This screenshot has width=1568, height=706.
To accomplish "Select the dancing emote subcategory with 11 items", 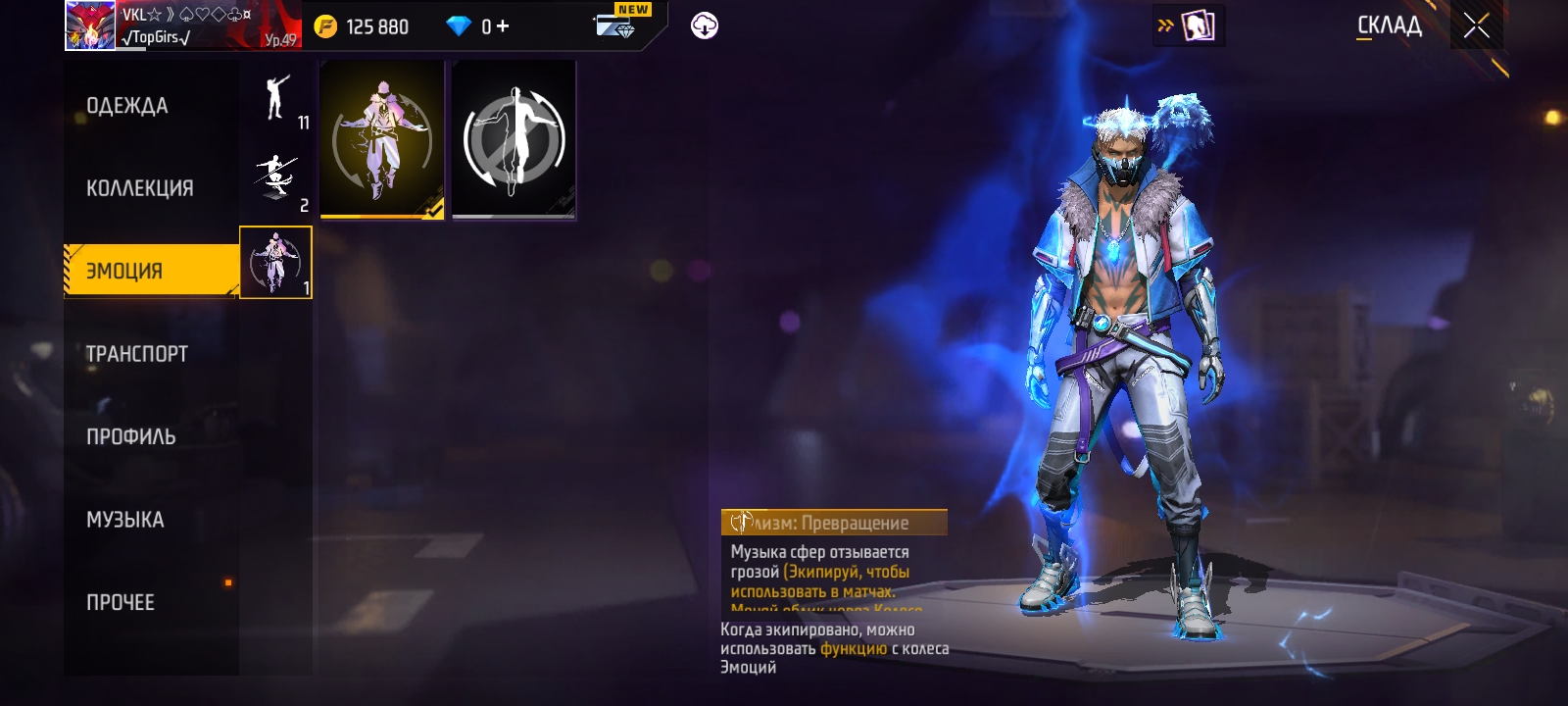I will click(x=276, y=100).
